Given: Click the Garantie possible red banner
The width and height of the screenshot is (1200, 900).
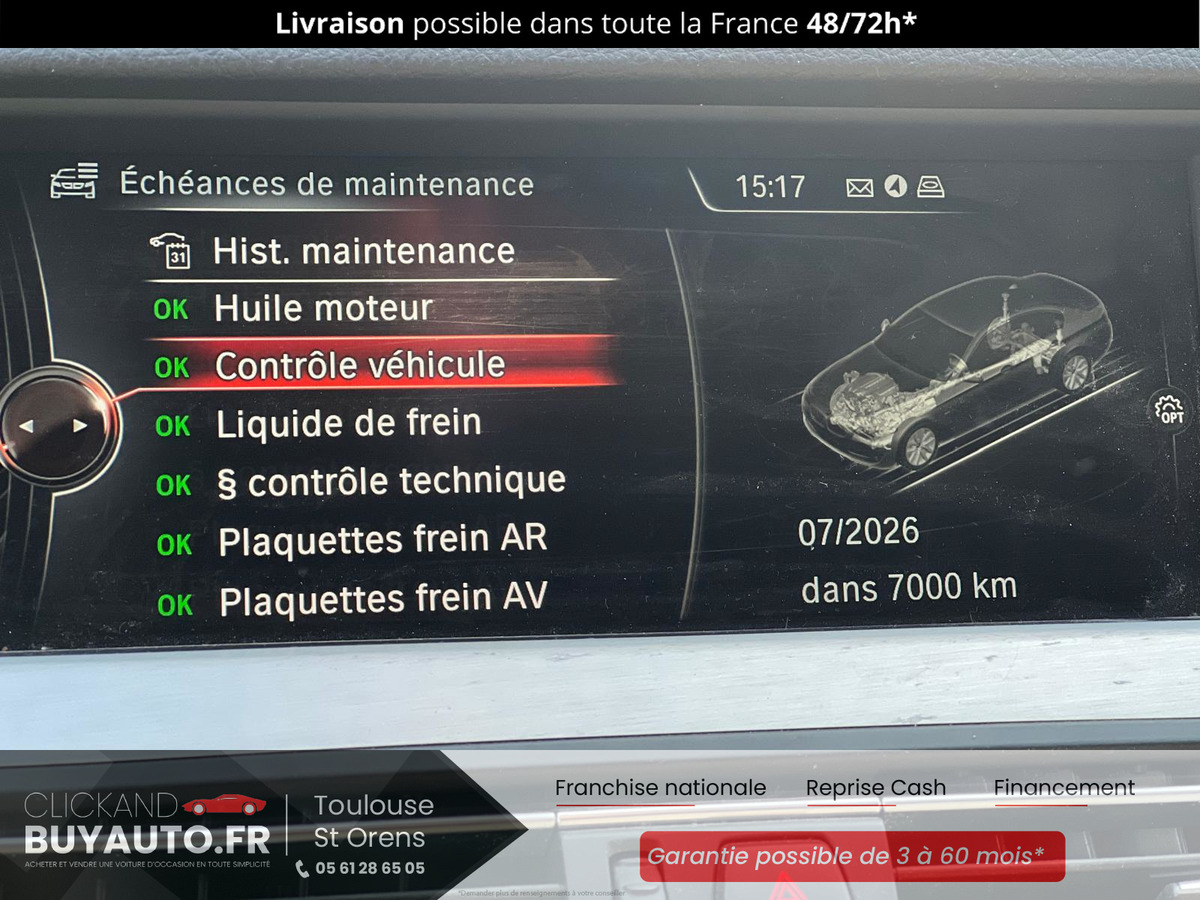Looking at the screenshot, I should [852, 856].
